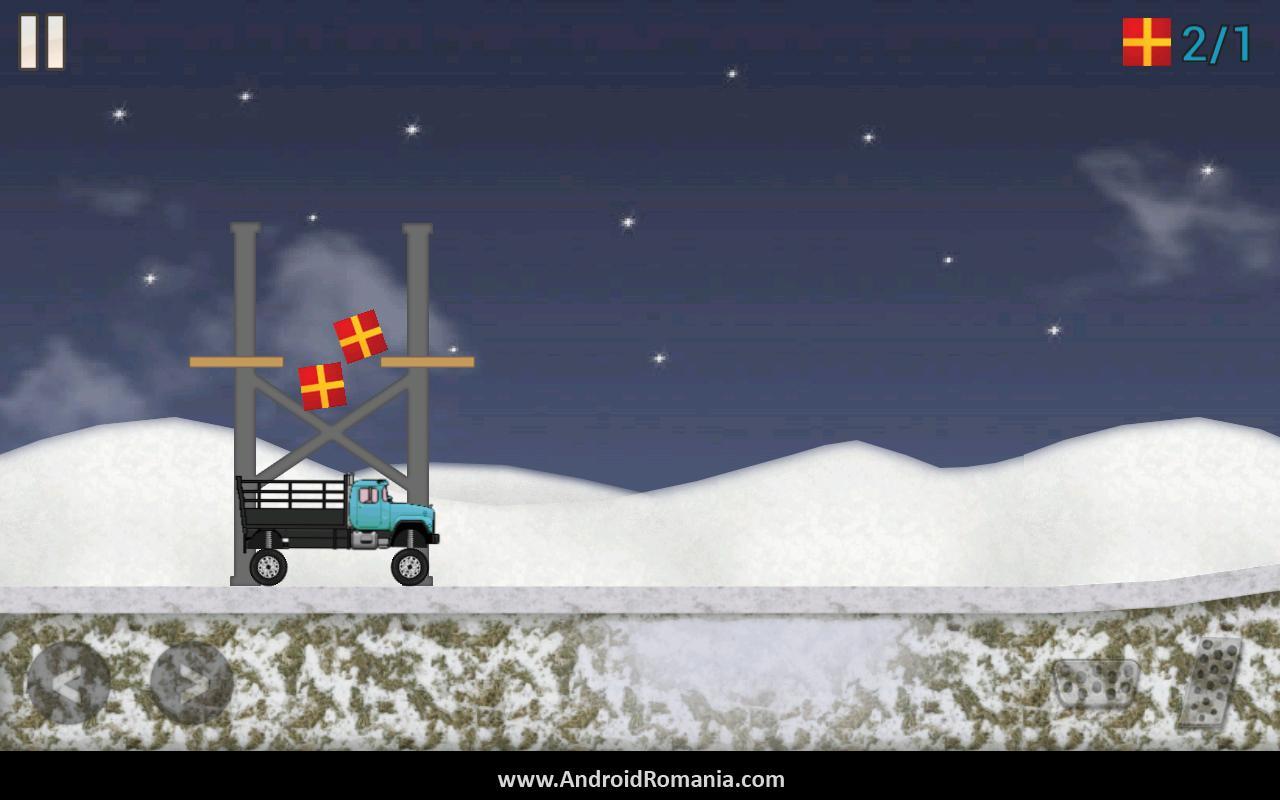Click the left pillar of the gift tower

coord(243,300)
